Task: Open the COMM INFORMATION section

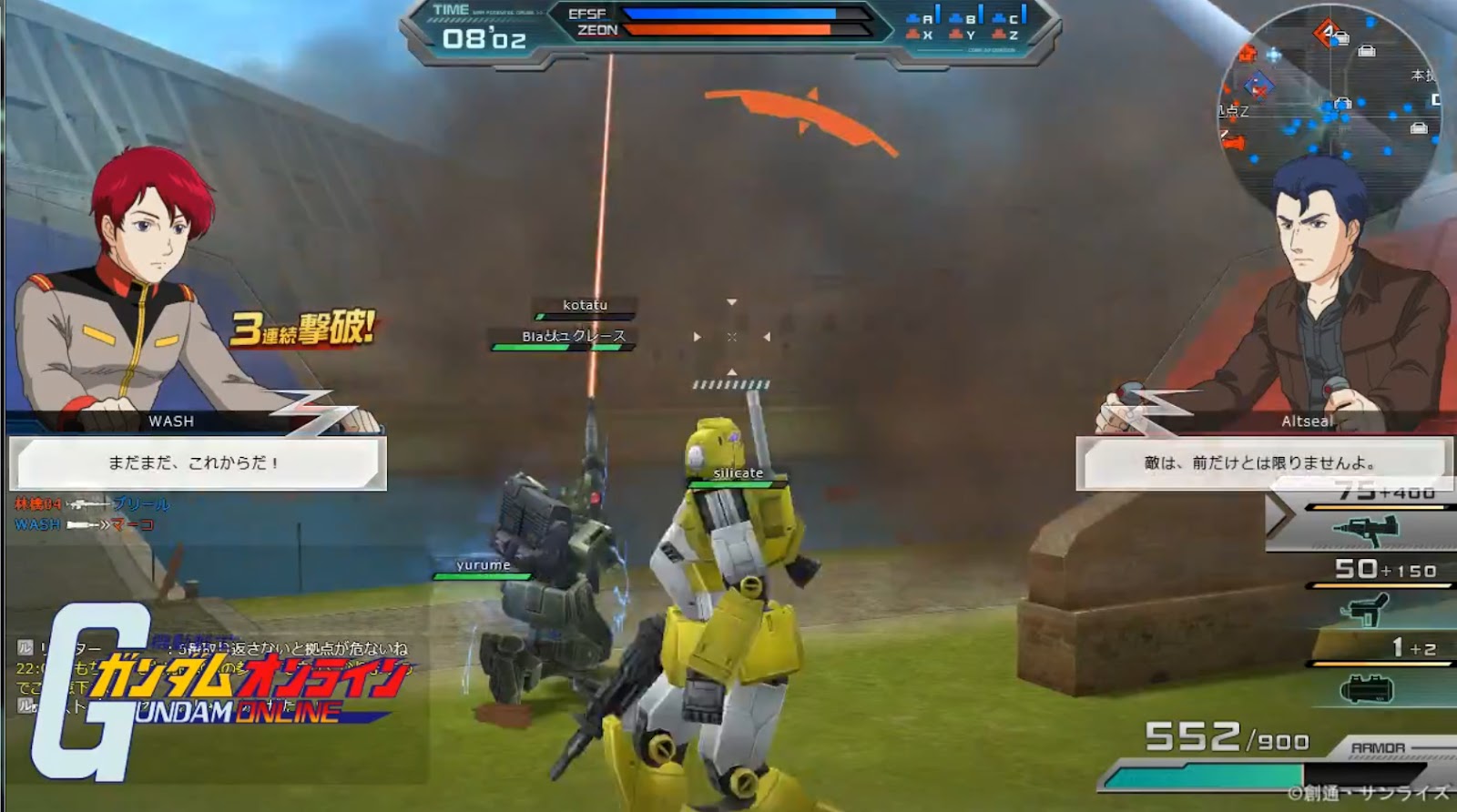Action: pyautogui.click(x=992, y=49)
